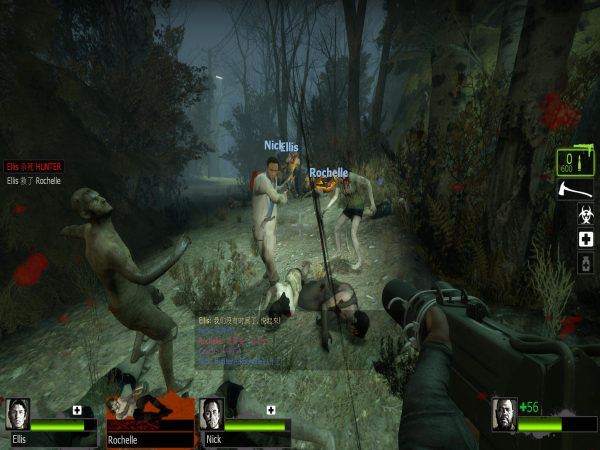Select the biohazard bile jar slot
Image resolution: width=600 pixels, height=450 pixels.
(x=587, y=214)
